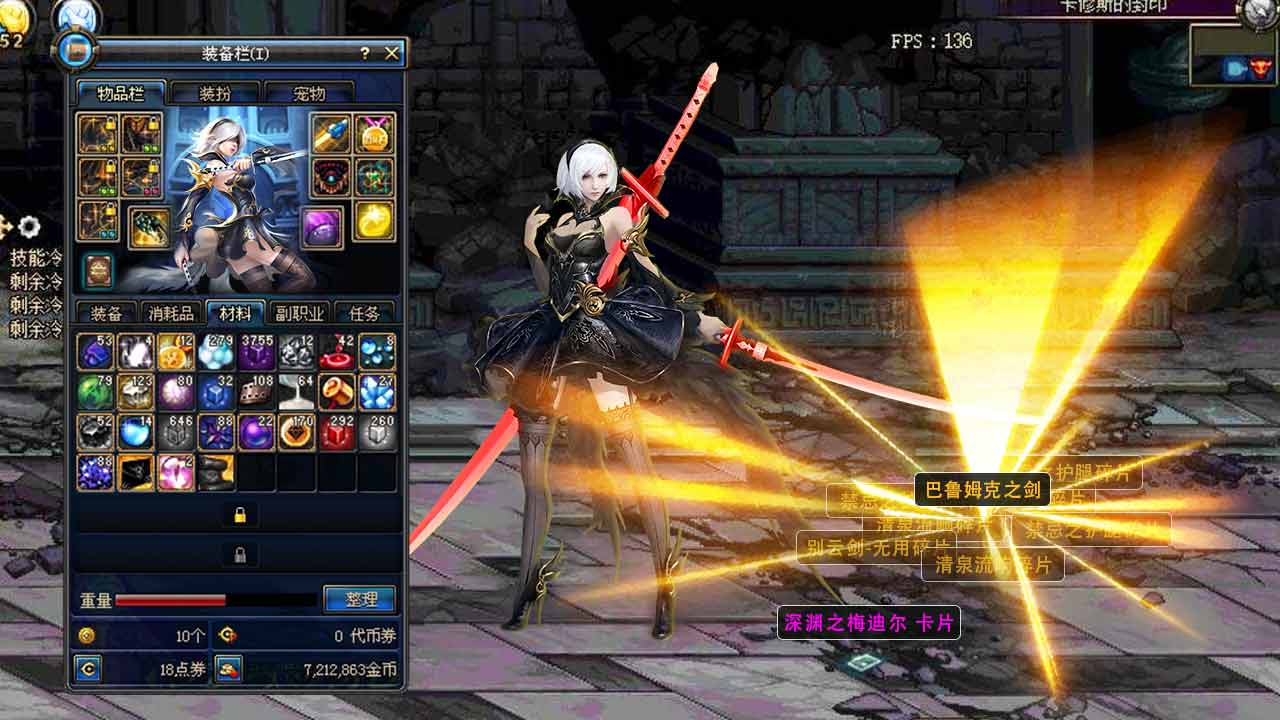Open the inventory help question mark
Viewport: 1280px width, 720px height.
click(365, 53)
